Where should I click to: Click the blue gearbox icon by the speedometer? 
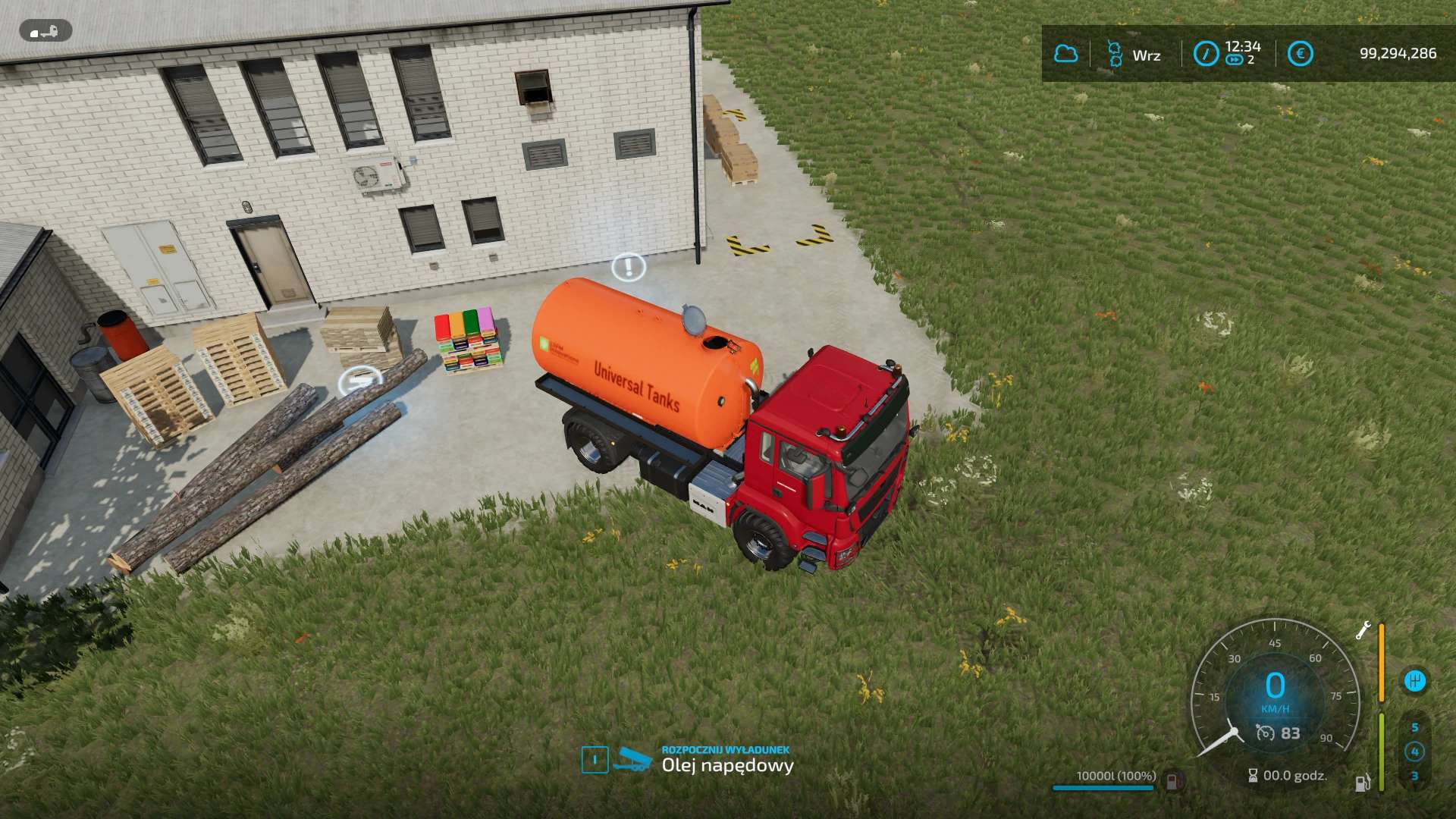coord(1414,680)
